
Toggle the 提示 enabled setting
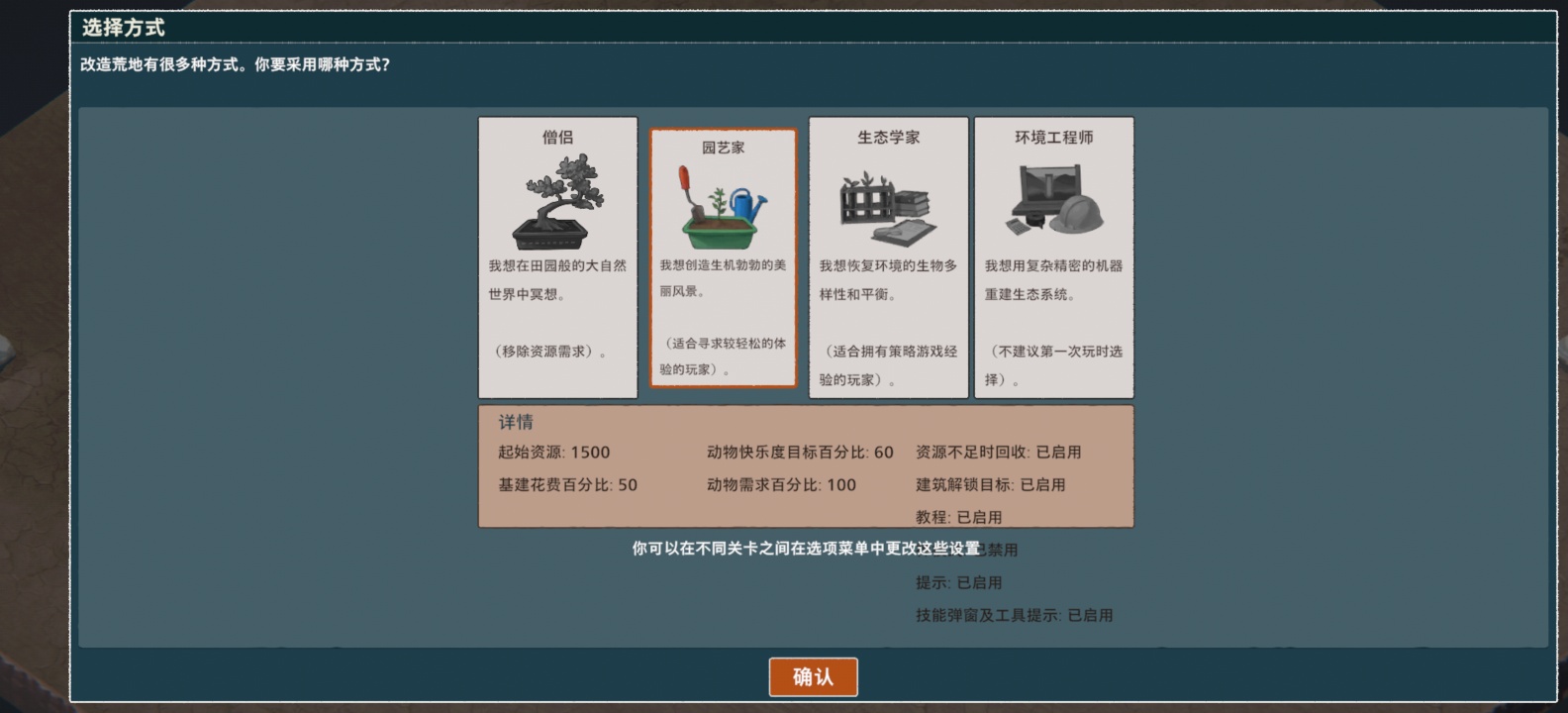(x=957, y=582)
